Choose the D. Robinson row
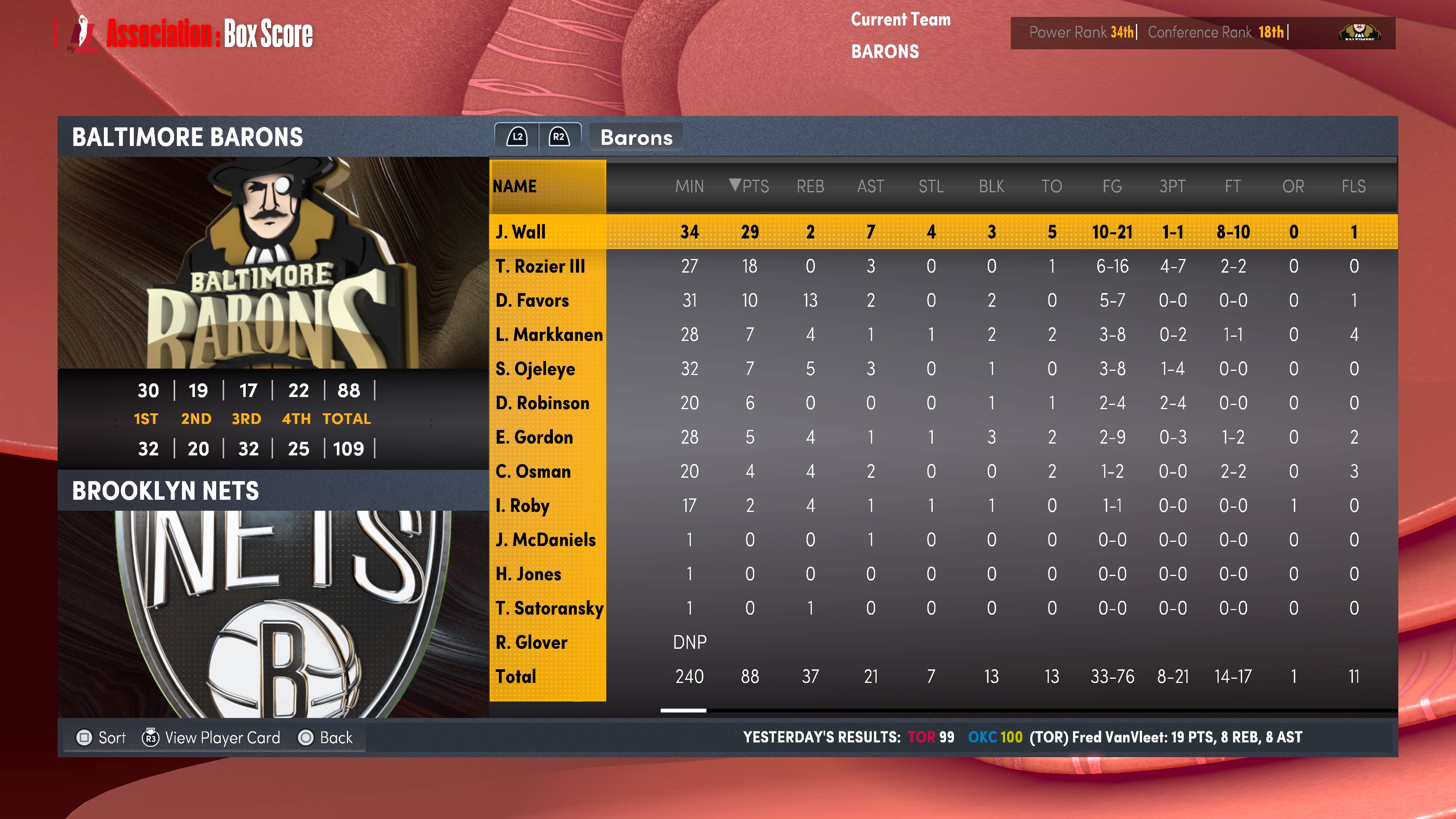This screenshot has height=819, width=1456. click(542, 403)
